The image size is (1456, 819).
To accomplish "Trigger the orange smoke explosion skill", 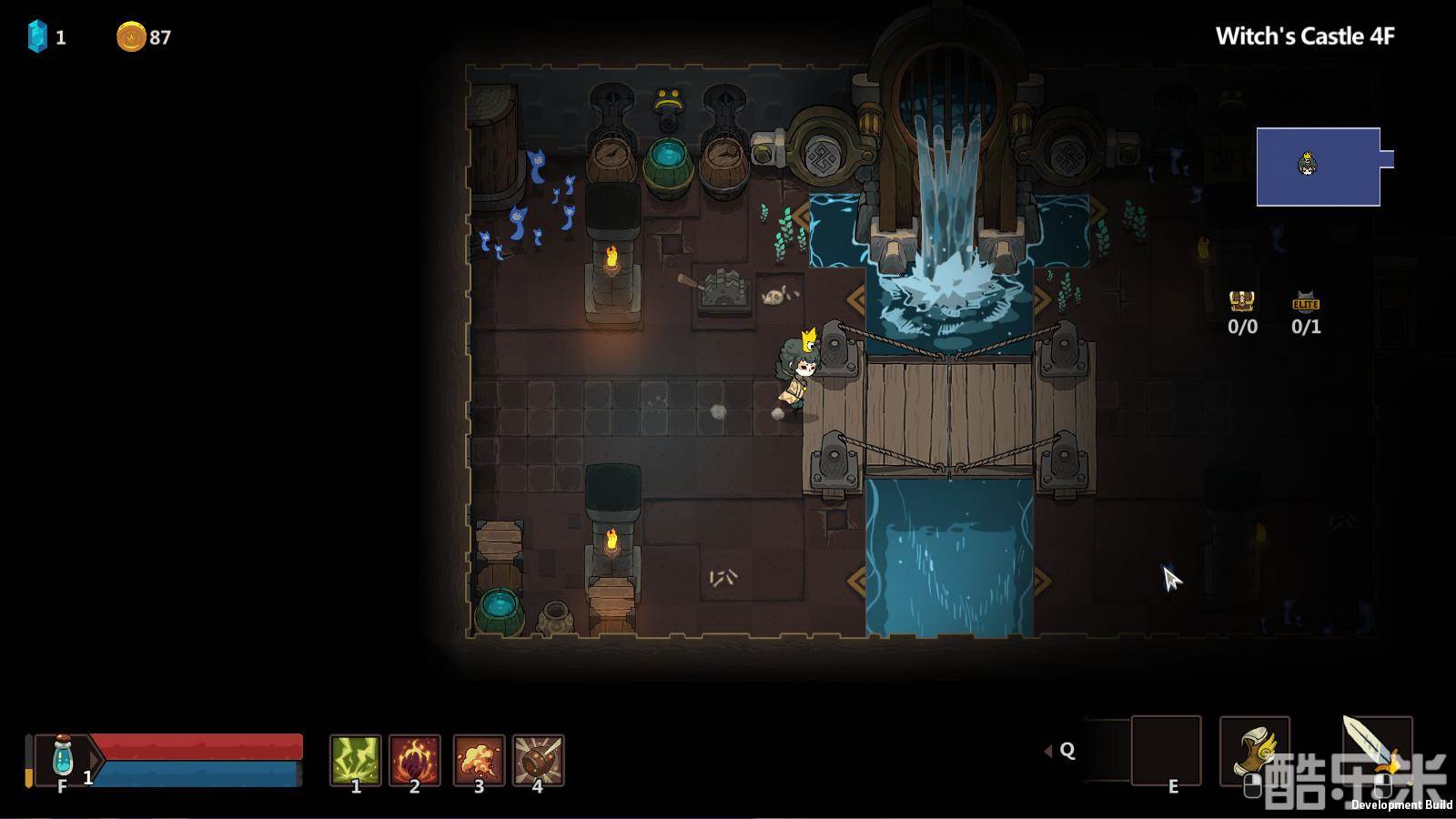I will point(479,760).
